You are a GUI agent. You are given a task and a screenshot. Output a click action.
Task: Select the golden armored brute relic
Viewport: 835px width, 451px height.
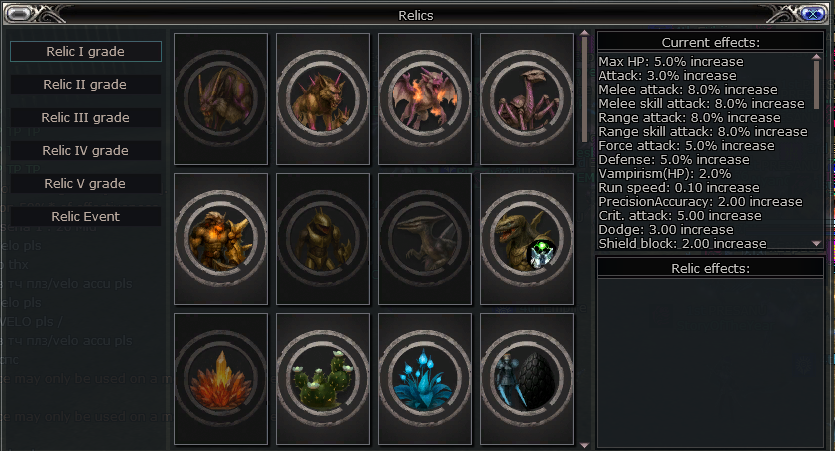pos(221,239)
